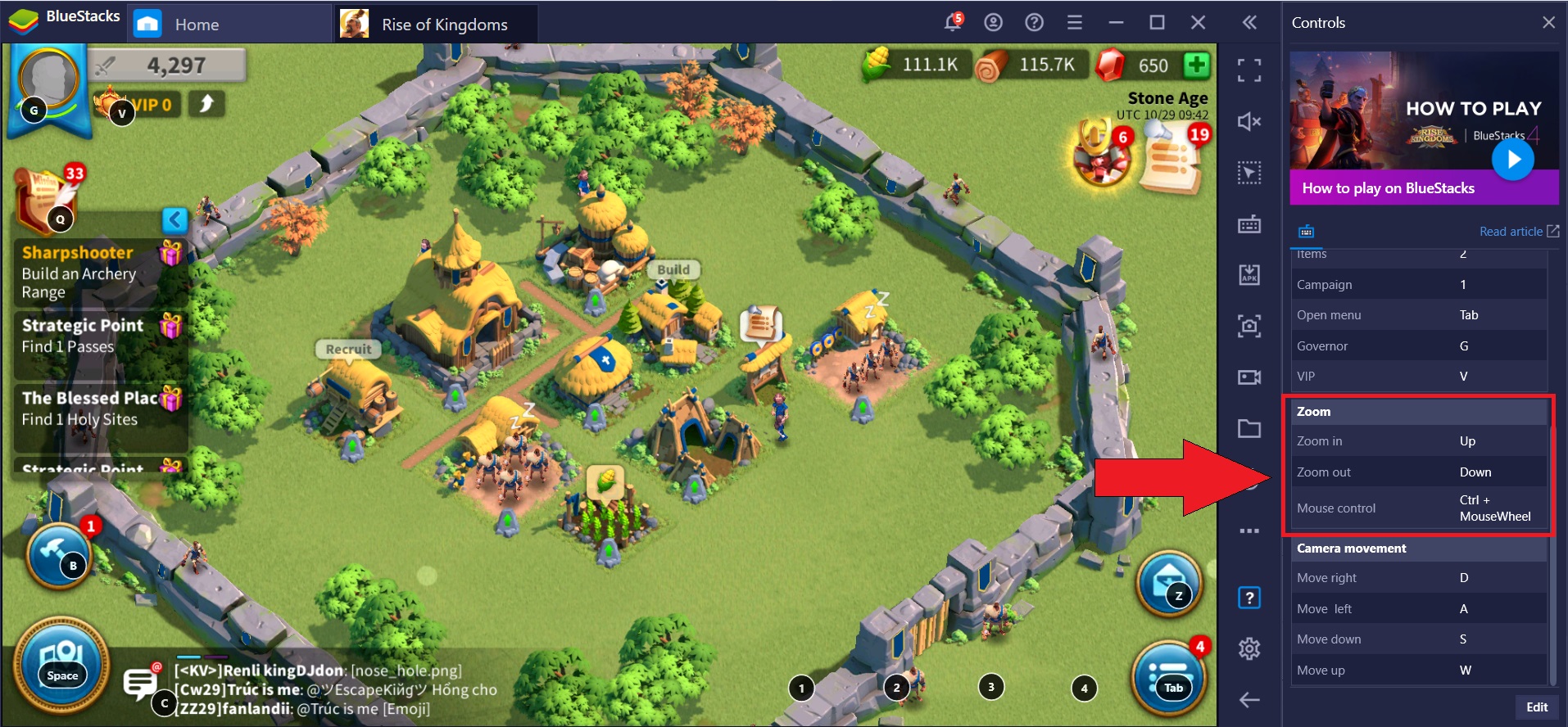Collapse the quest list with blue arrow
This screenshot has height=727, width=1568.
coord(174,219)
